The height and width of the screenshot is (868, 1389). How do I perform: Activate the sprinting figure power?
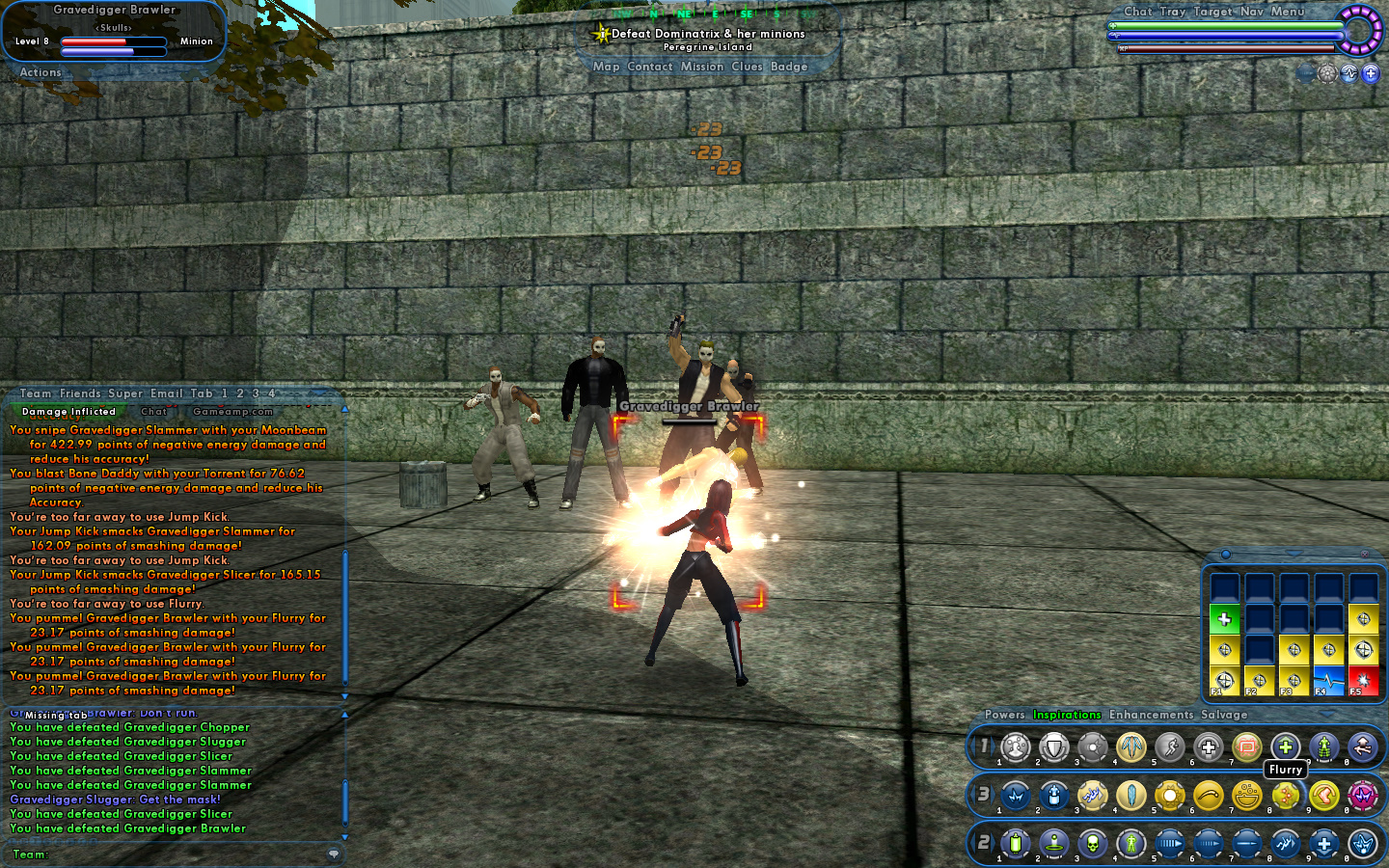[x=1169, y=747]
